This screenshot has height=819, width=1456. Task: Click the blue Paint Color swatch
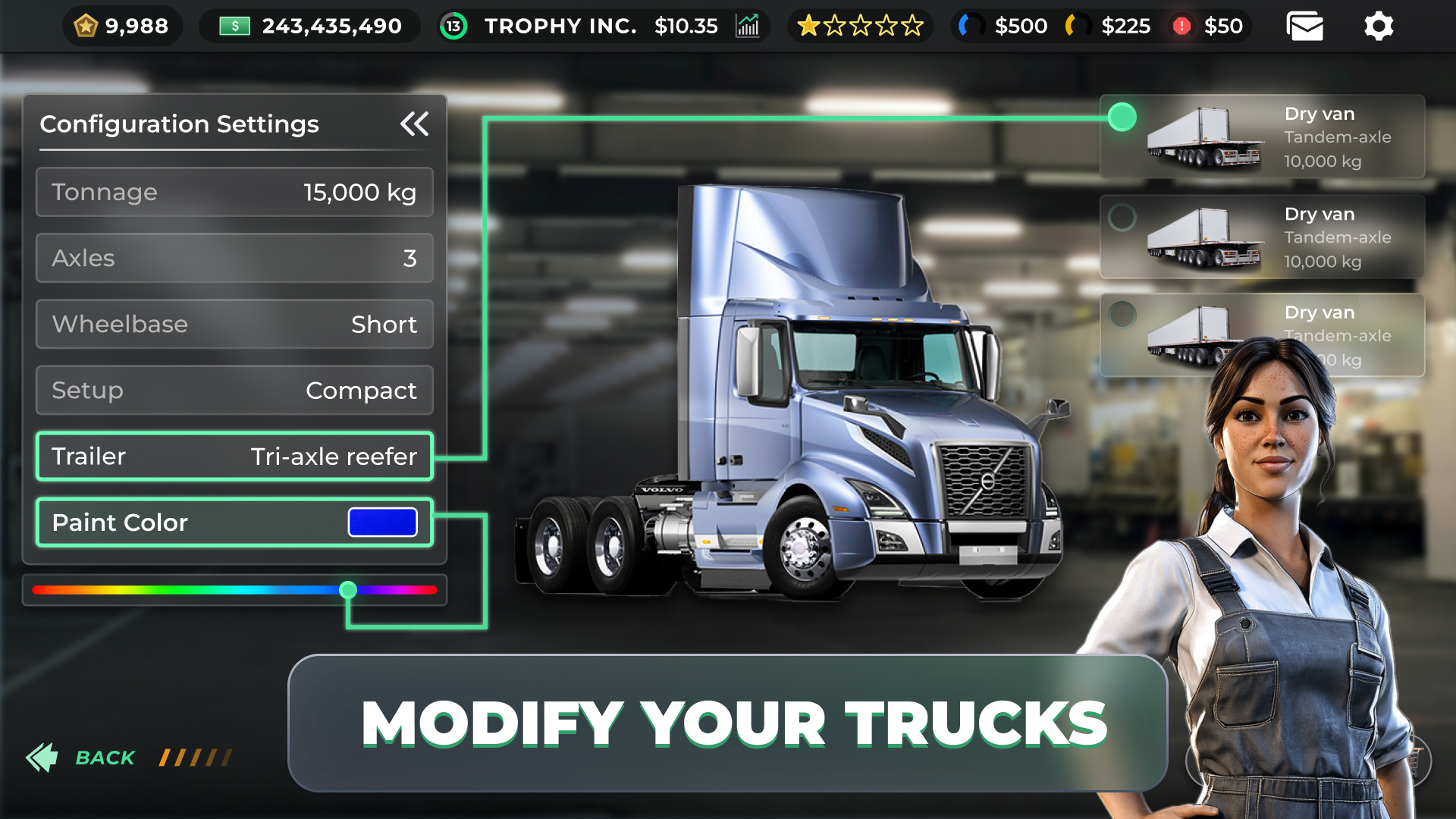point(381,522)
